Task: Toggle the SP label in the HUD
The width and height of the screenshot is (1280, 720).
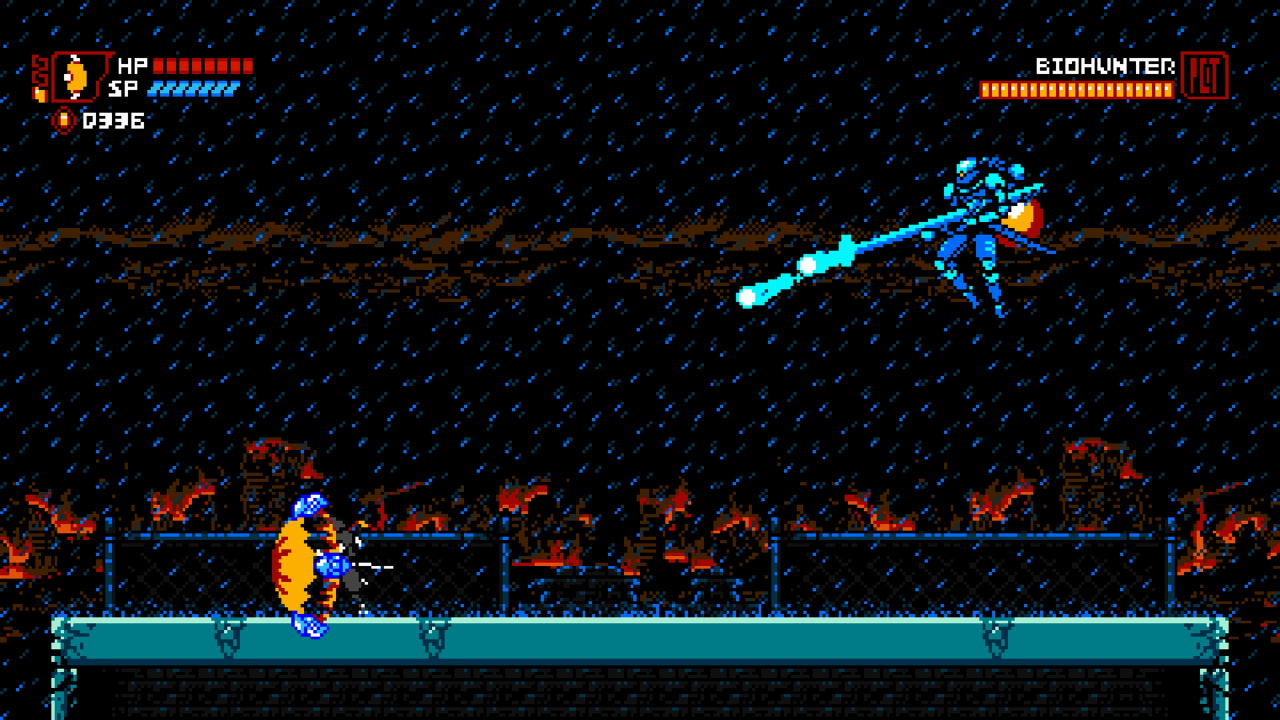Action: (x=123, y=89)
